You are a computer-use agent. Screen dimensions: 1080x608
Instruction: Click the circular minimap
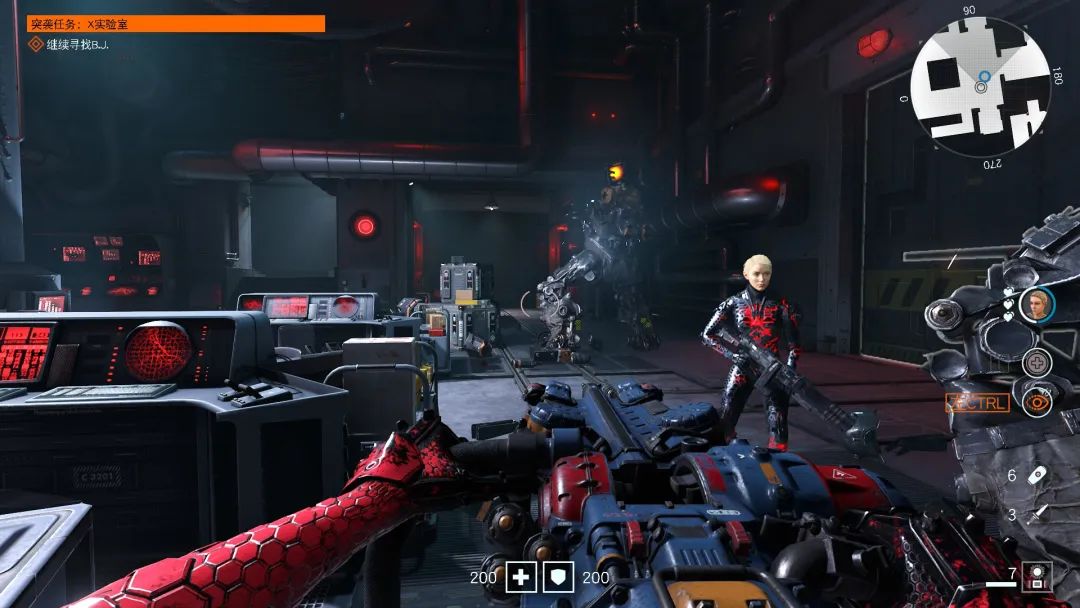[x=980, y=88]
